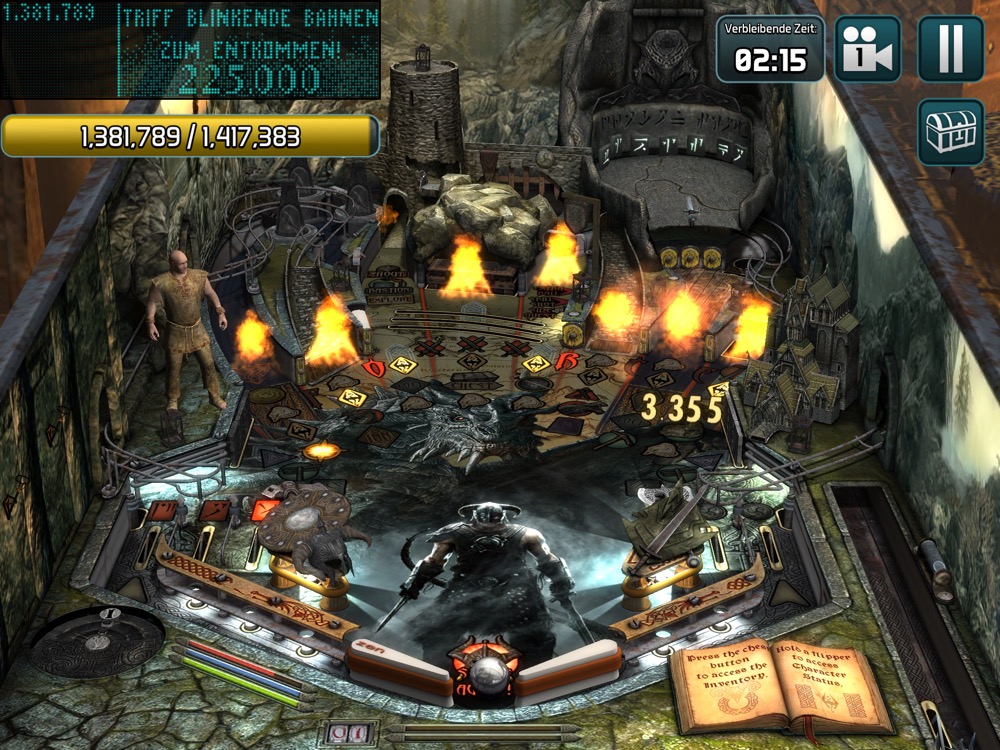Pause the pinball game
The image size is (1000, 750).
(950, 49)
